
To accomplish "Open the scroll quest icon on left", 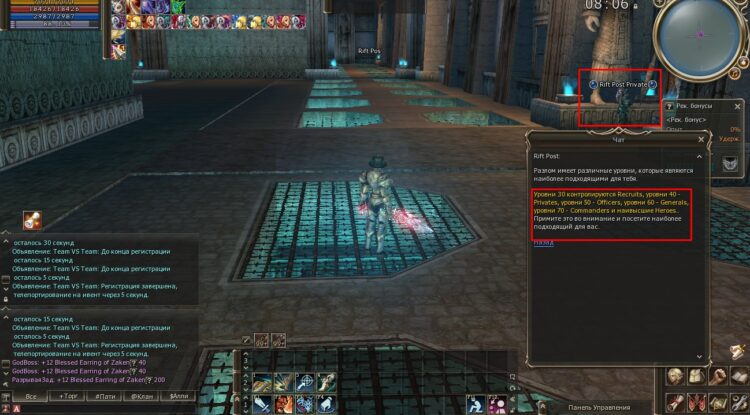I will pyautogui.click(x=32, y=220).
